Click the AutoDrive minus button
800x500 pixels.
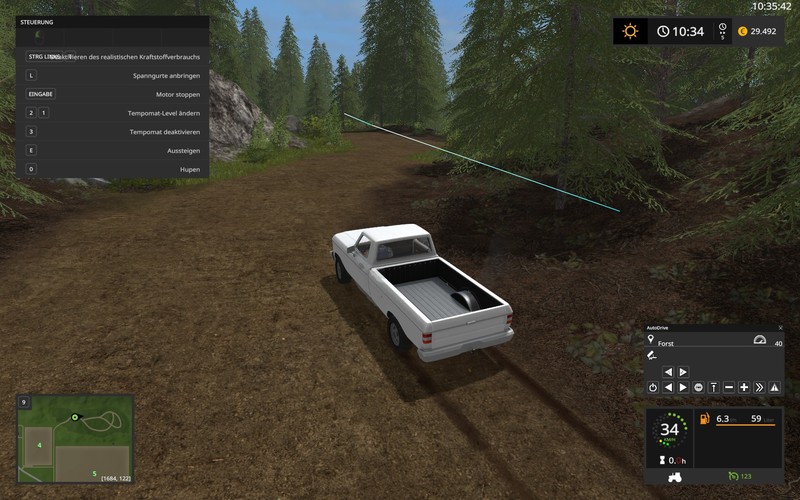729,387
